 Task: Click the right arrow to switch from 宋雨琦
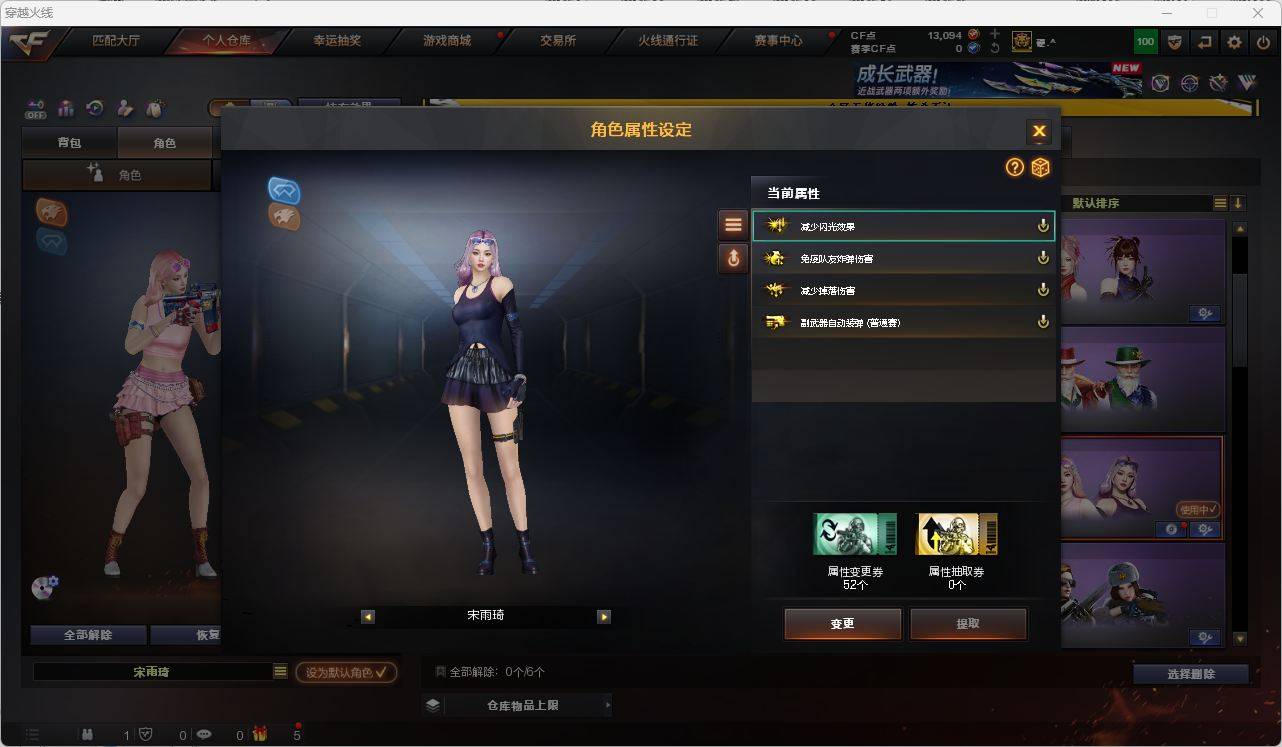tap(604, 616)
